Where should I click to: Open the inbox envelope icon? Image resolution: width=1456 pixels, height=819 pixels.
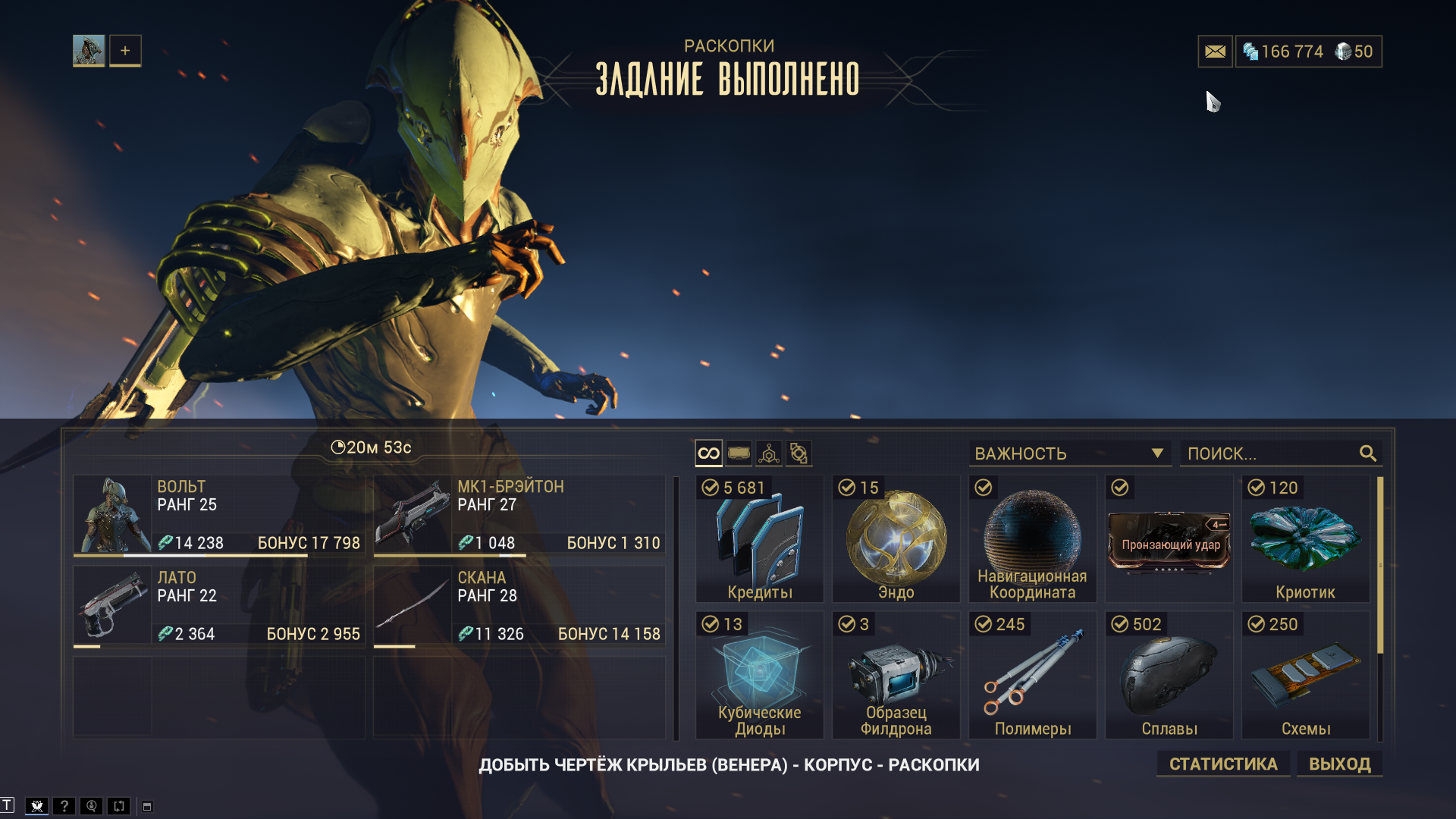[1215, 52]
